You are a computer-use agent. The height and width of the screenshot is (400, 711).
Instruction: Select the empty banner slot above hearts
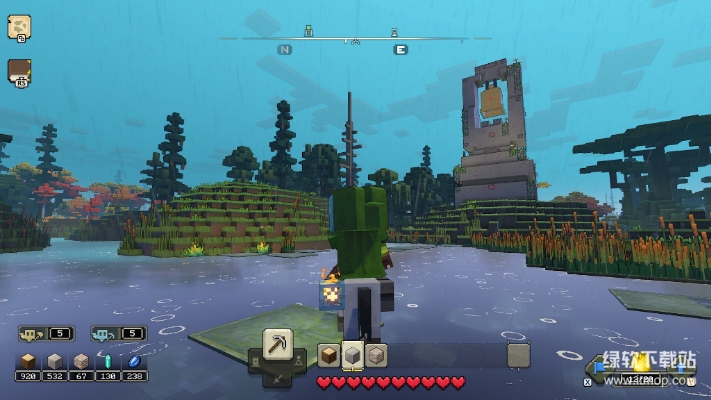(518, 354)
